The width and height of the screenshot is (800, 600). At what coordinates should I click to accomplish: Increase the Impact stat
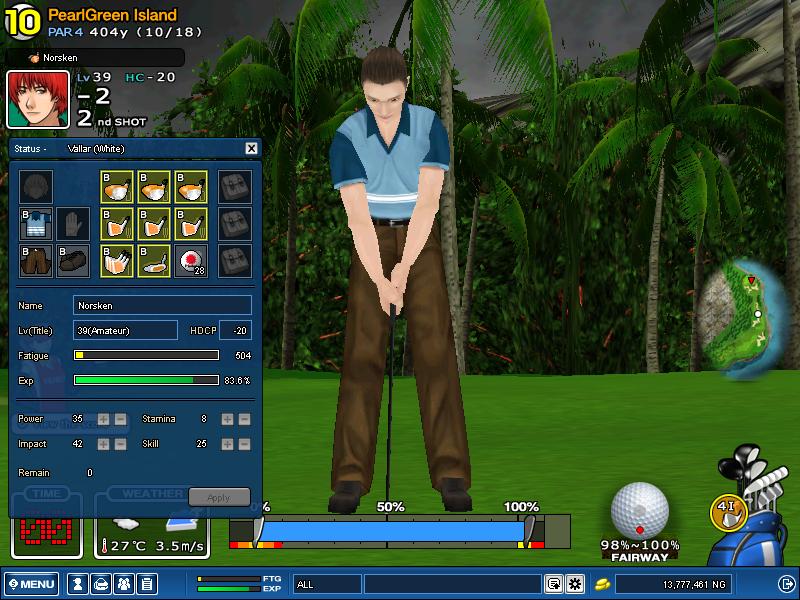[x=104, y=443]
